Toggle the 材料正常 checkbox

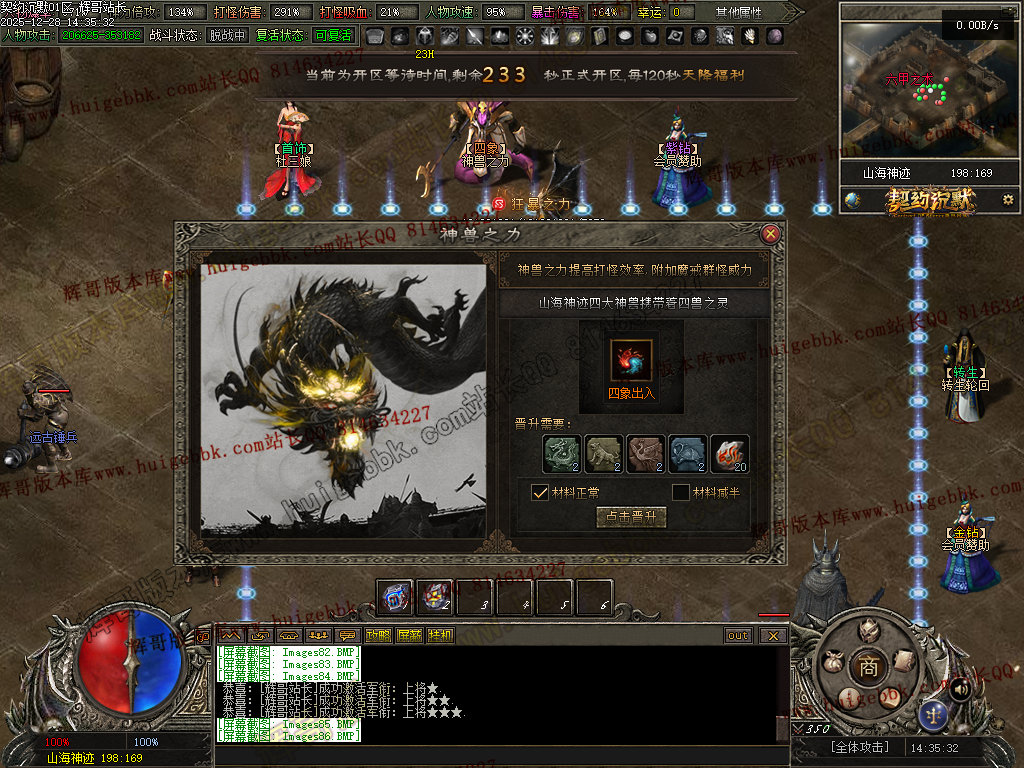540,492
